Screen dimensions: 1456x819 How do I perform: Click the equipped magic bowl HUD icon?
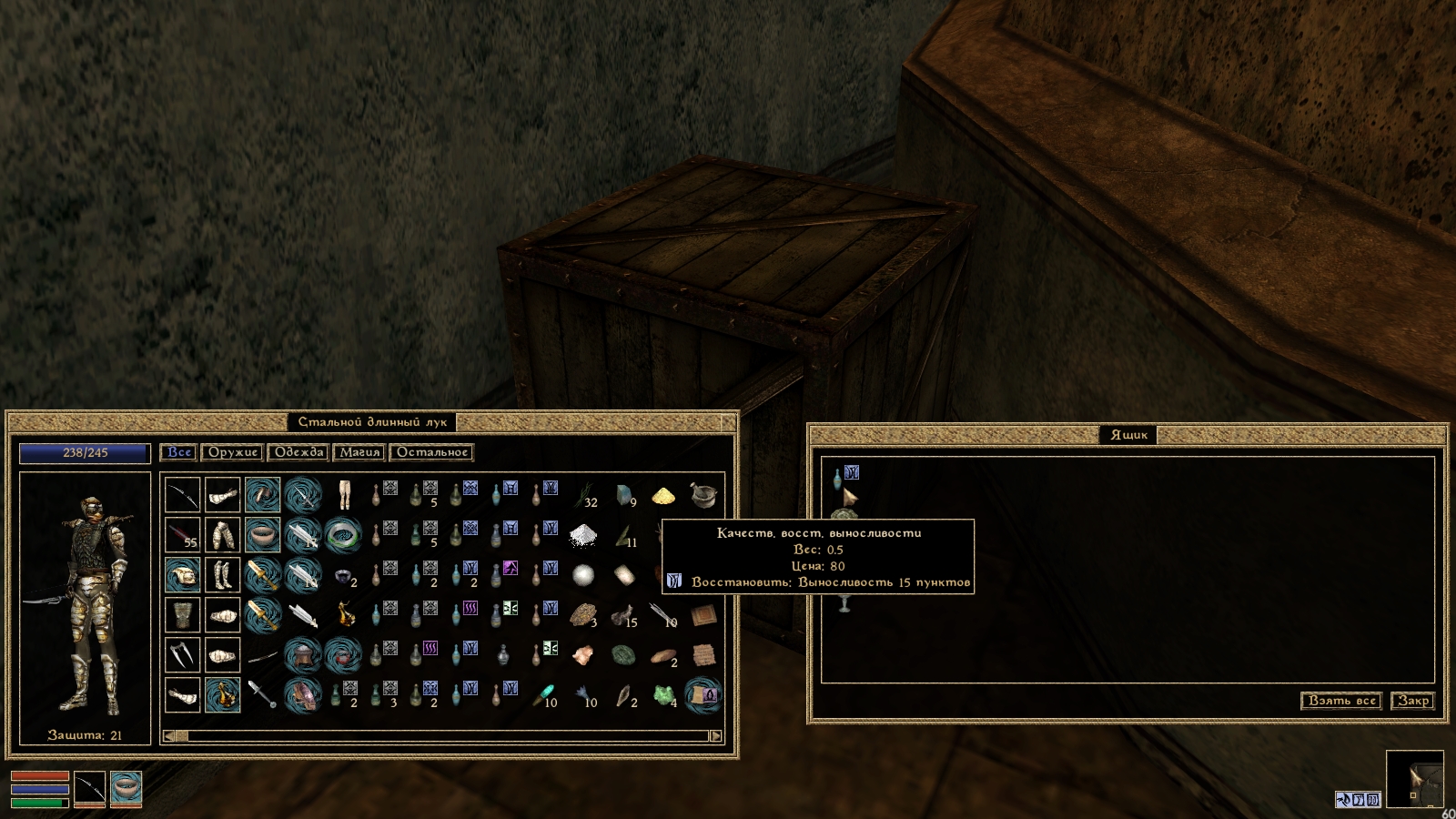126,788
